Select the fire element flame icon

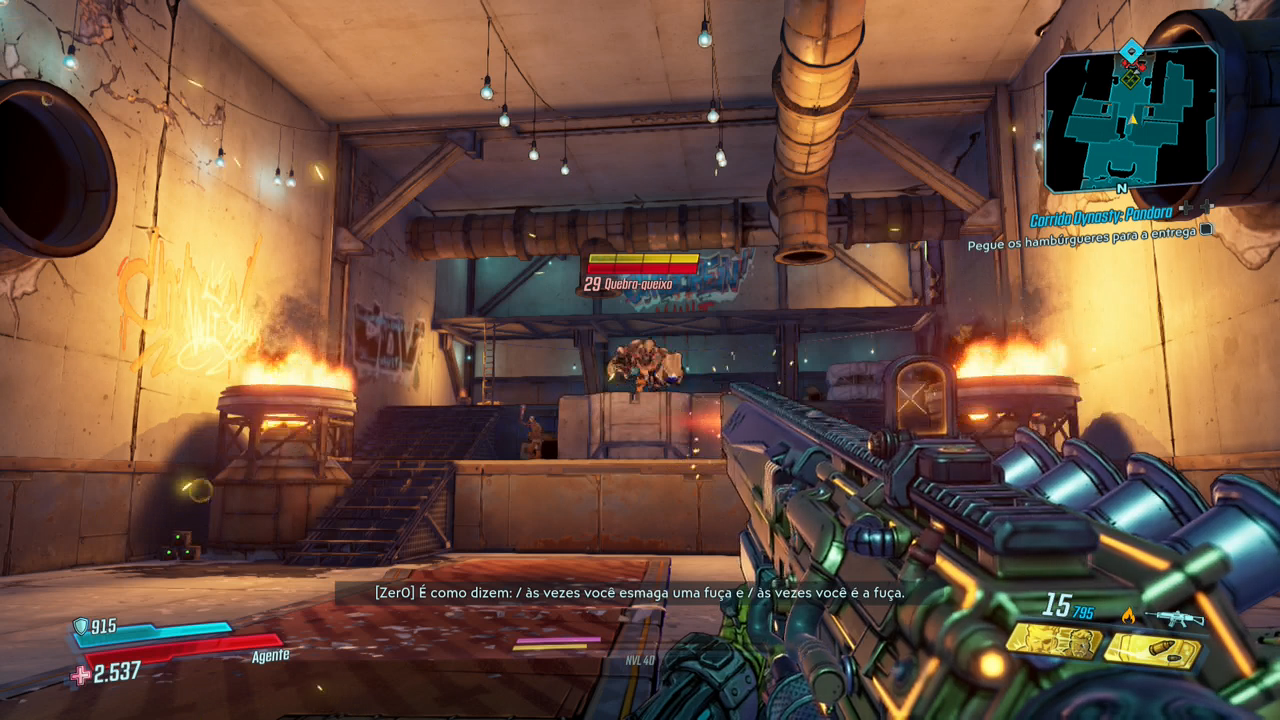(x=1129, y=616)
